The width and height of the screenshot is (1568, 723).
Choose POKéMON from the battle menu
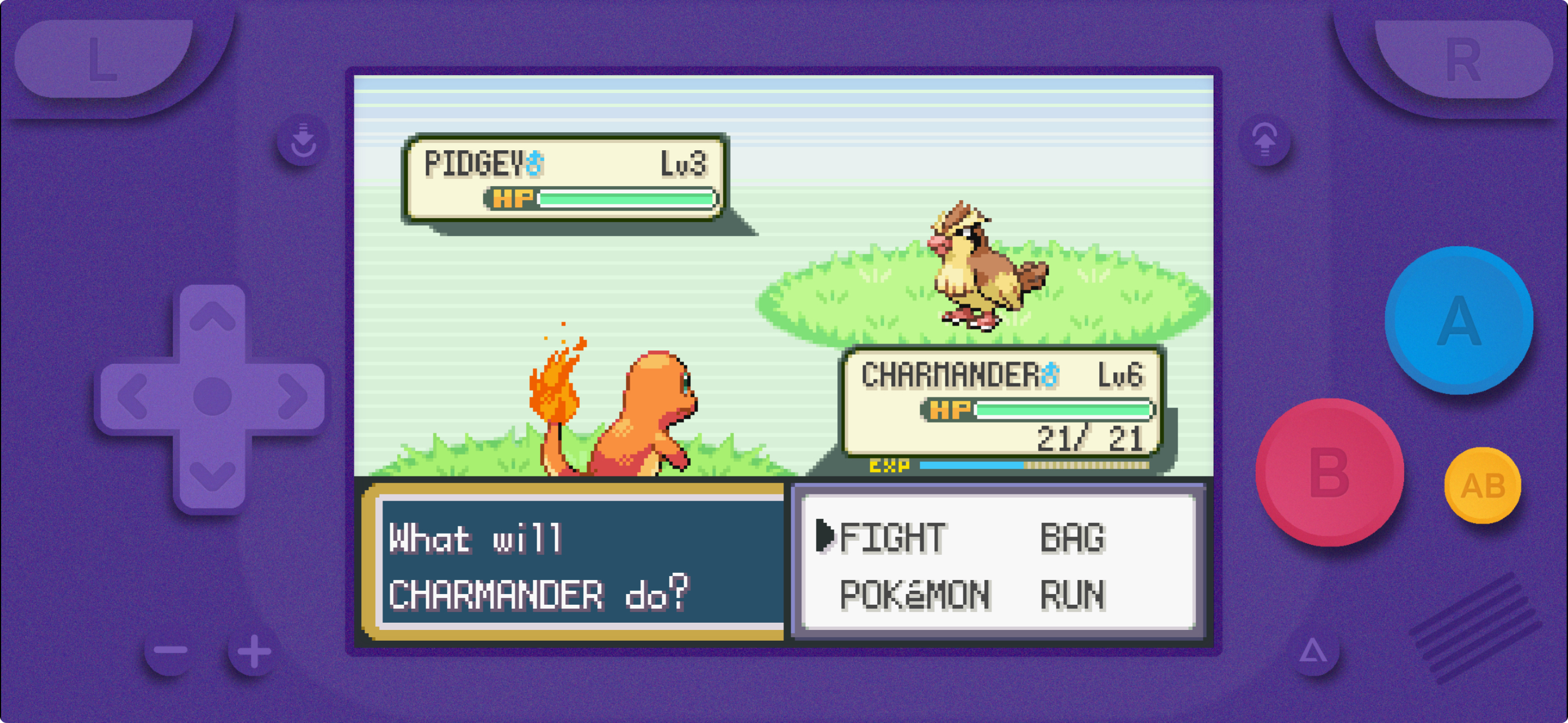coord(914,595)
